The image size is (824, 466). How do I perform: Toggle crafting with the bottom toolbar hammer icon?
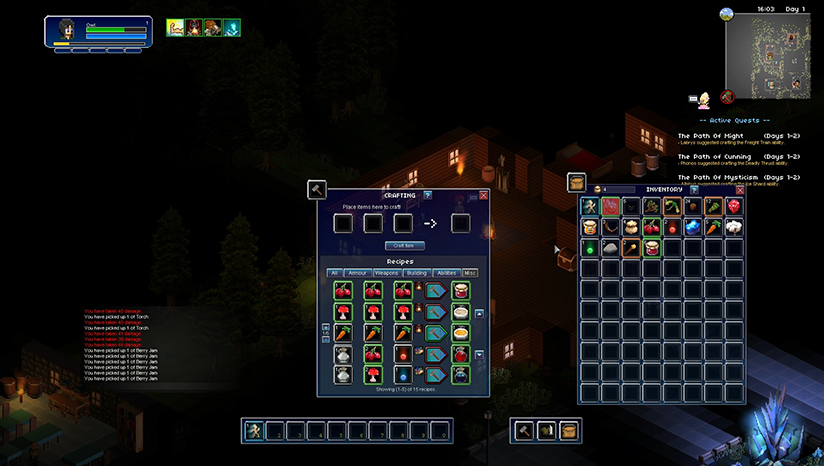(x=523, y=430)
